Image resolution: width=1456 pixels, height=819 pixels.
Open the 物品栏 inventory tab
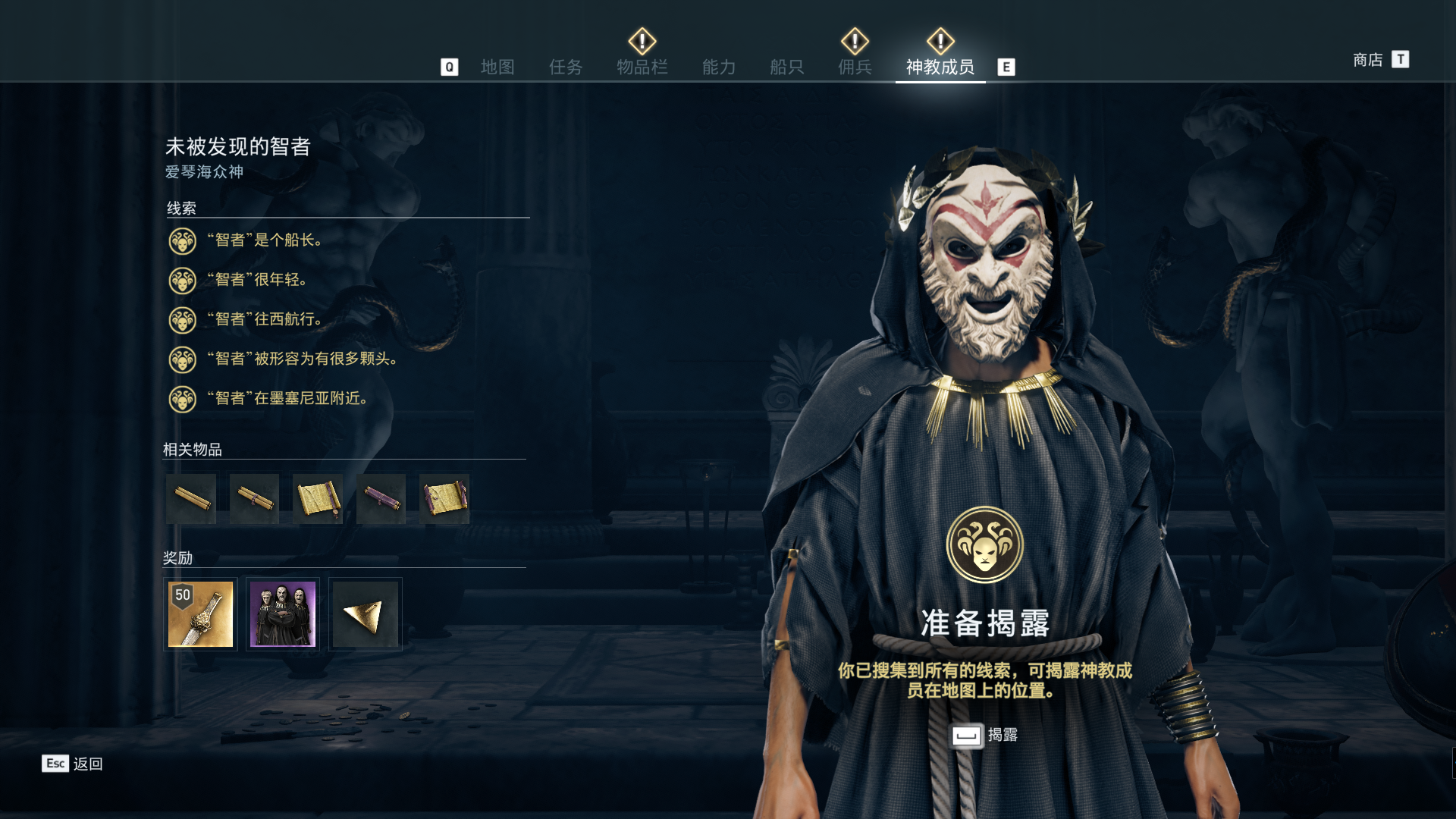[642, 67]
